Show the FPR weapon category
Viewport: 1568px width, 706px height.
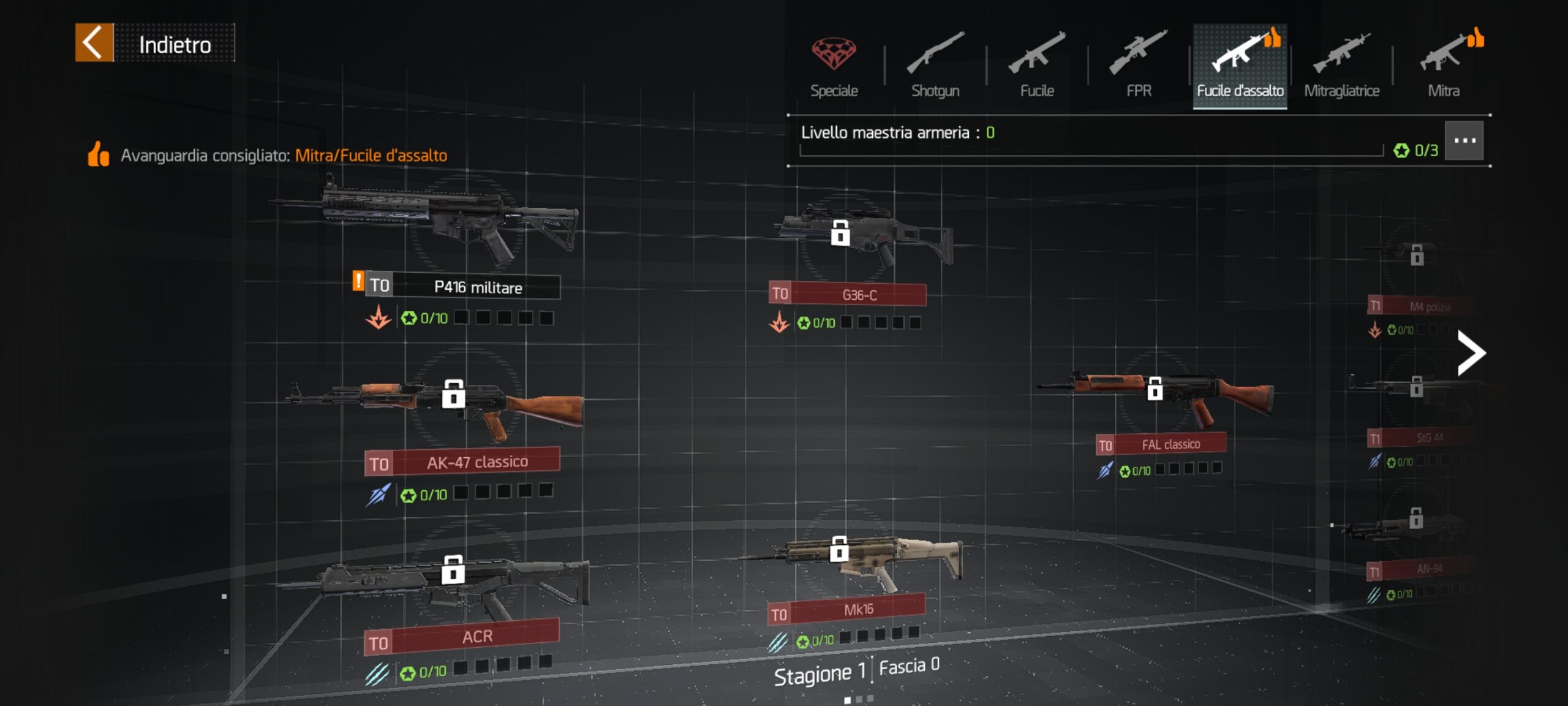[1139, 65]
